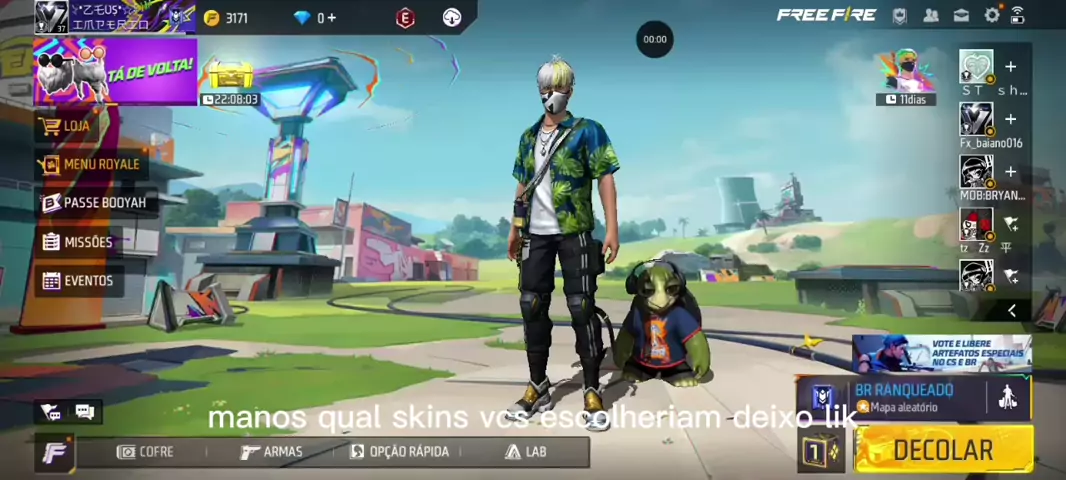The width and height of the screenshot is (1066, 480).
Task: Open the settings gear icon
Action: click(992, 15)
